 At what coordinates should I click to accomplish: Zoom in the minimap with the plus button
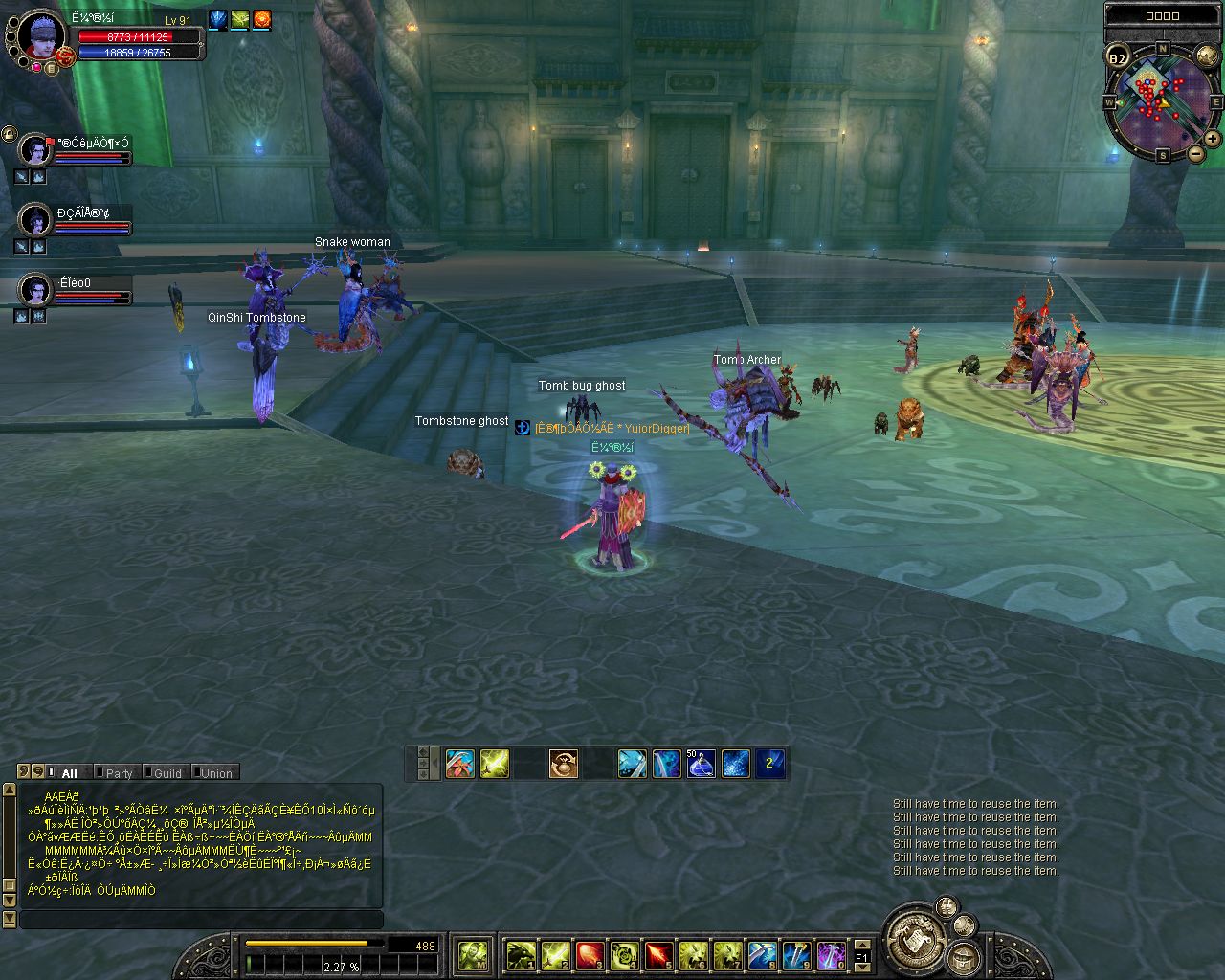[1212, 139]
